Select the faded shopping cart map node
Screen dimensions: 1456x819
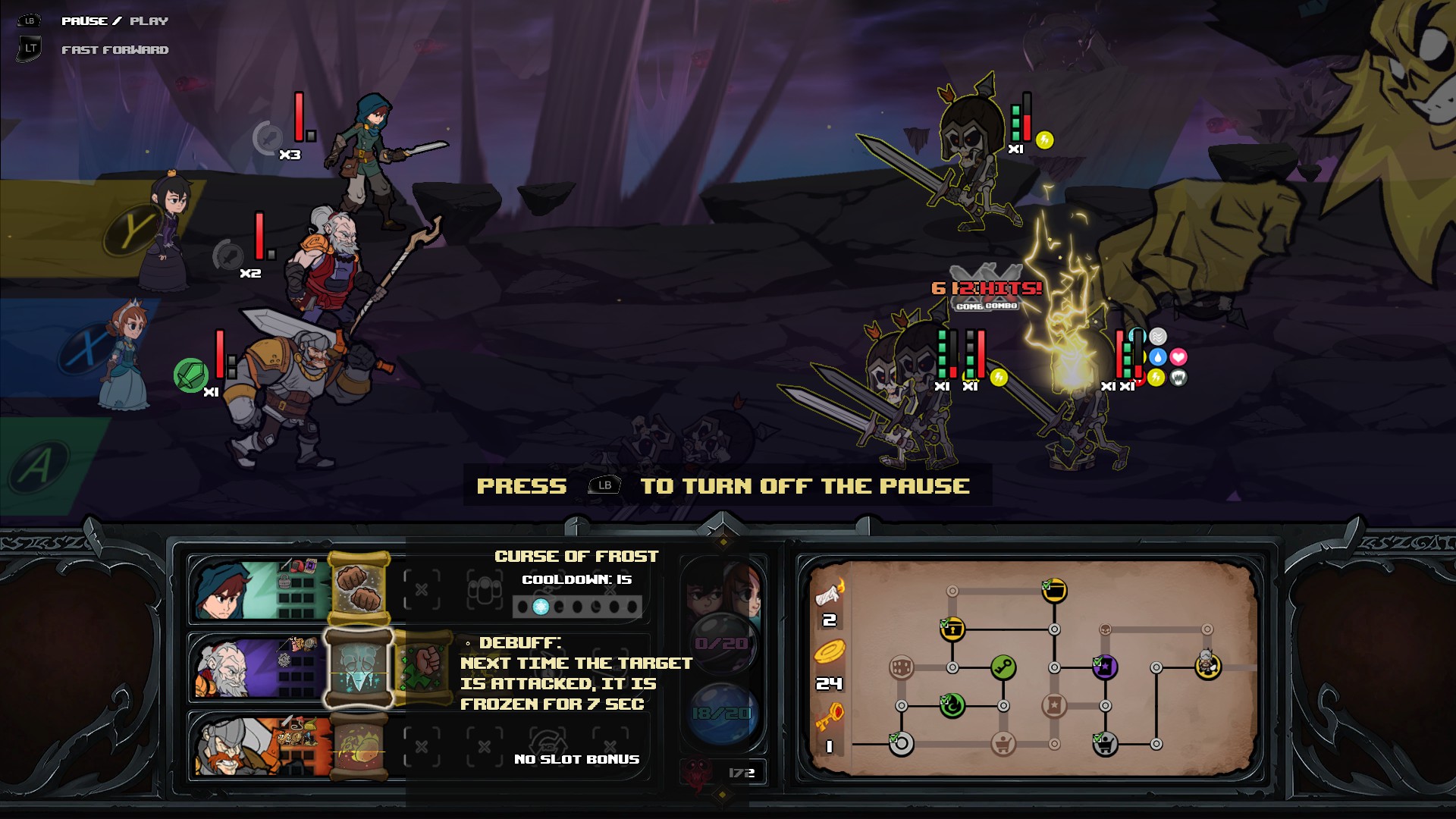tap(1003, 744)
